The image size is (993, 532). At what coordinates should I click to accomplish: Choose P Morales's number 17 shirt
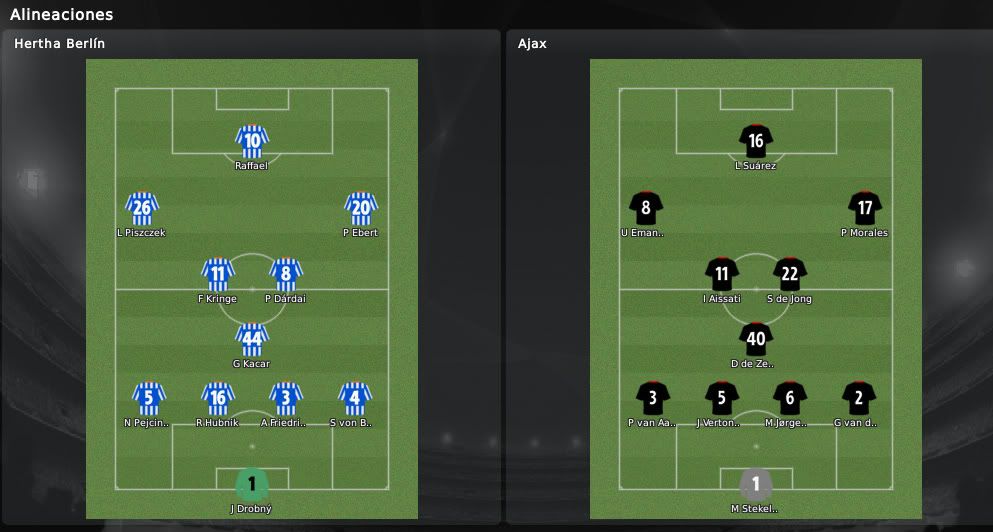pos(864,208)
